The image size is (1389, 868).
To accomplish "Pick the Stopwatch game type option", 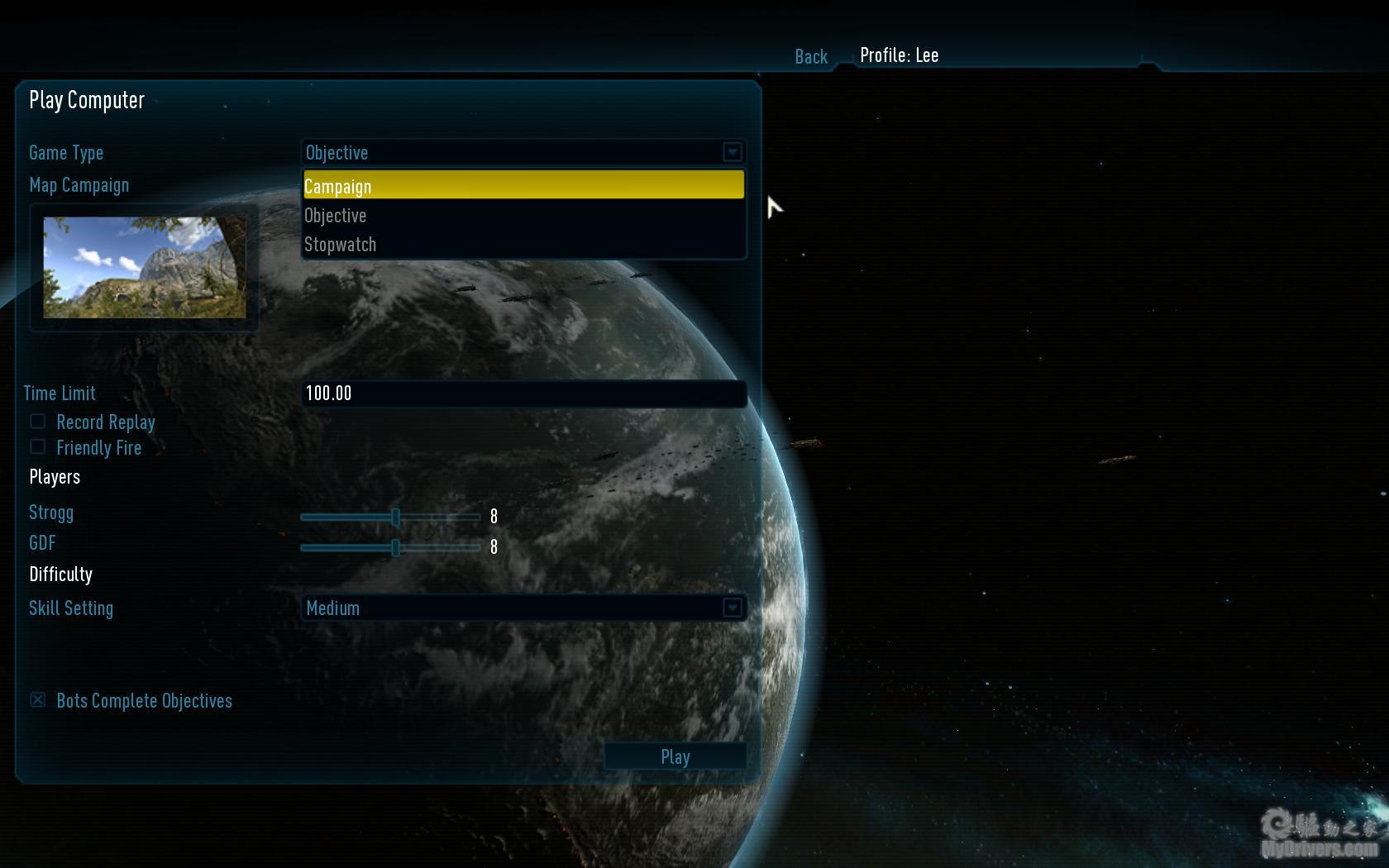I will point(523,245).
